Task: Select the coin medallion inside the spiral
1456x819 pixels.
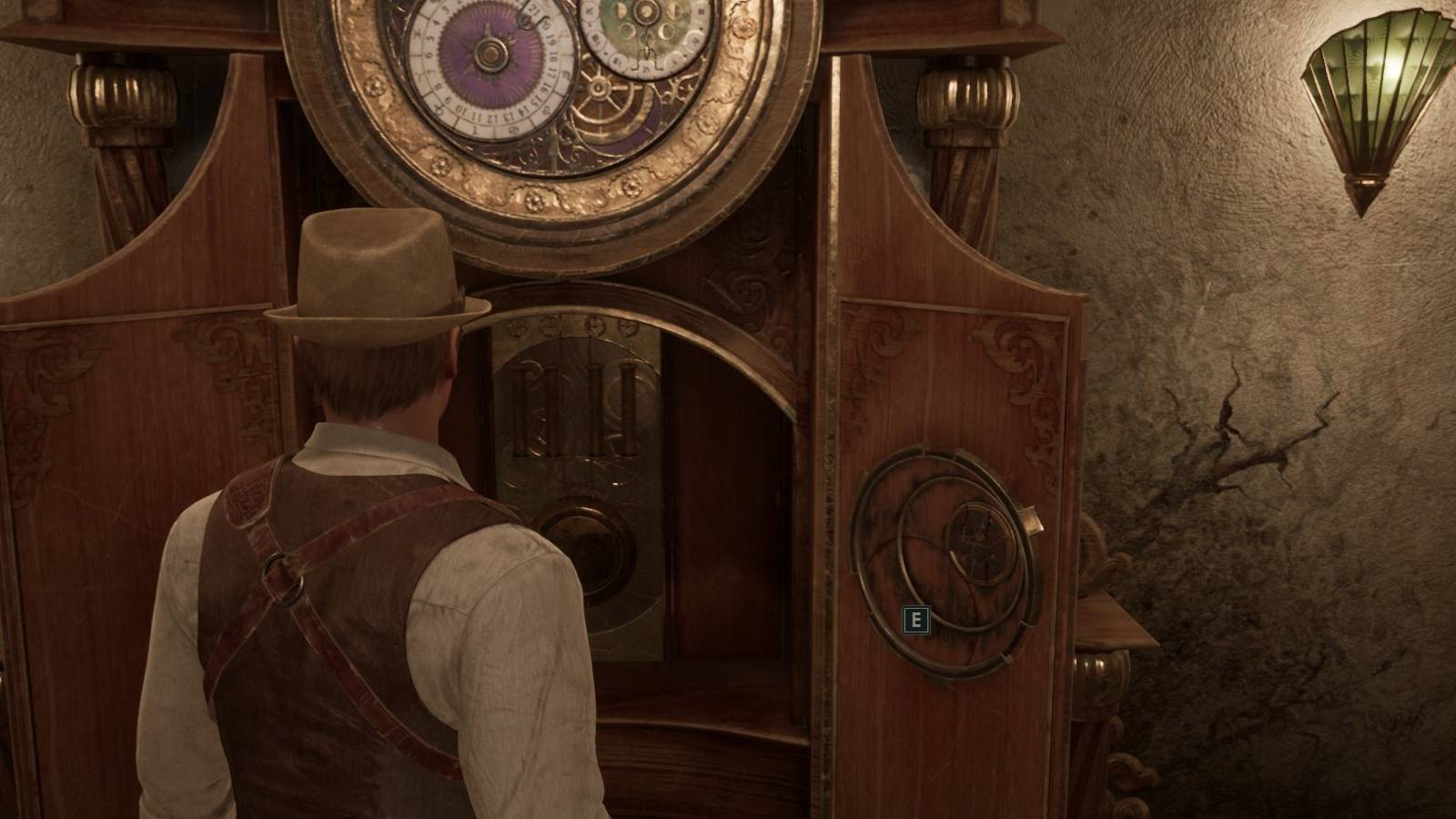Action: 980,543
